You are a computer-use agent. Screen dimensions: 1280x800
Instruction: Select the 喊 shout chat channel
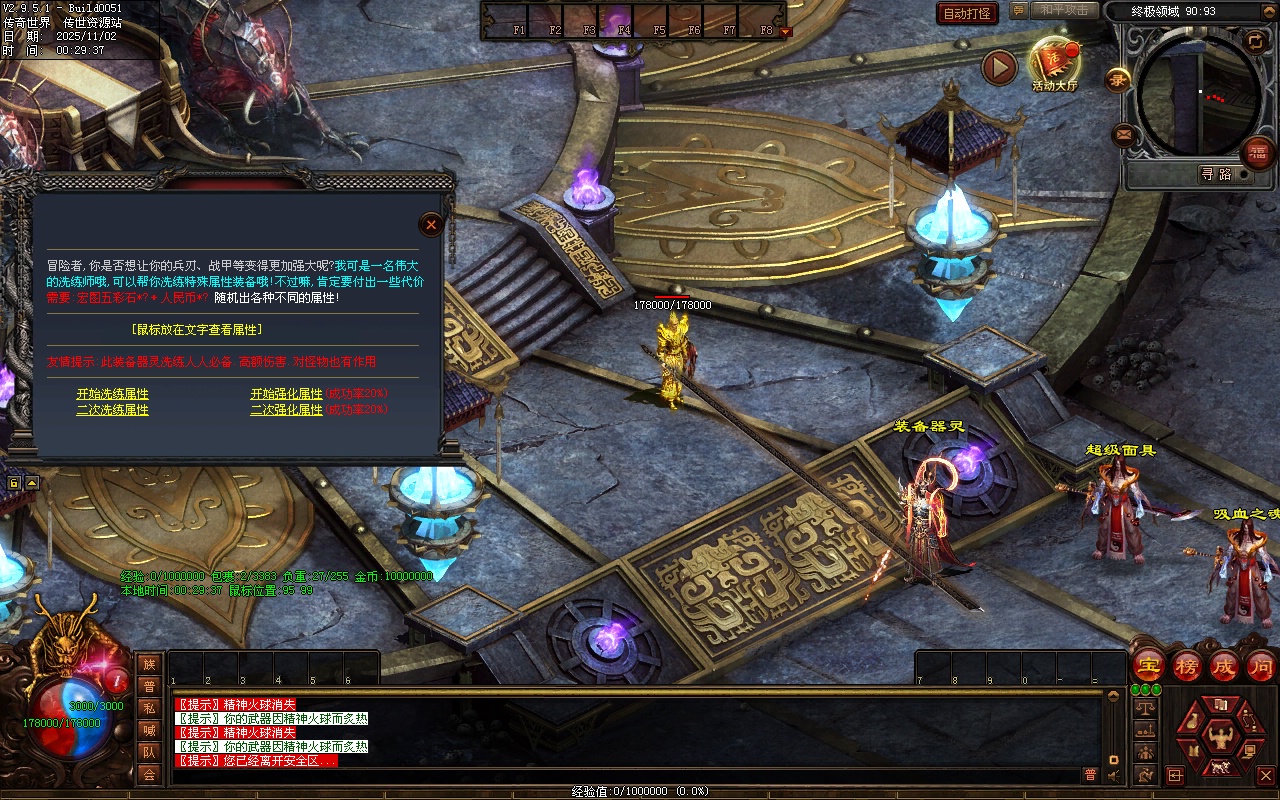pyautogui.click(x=149, y=730)
